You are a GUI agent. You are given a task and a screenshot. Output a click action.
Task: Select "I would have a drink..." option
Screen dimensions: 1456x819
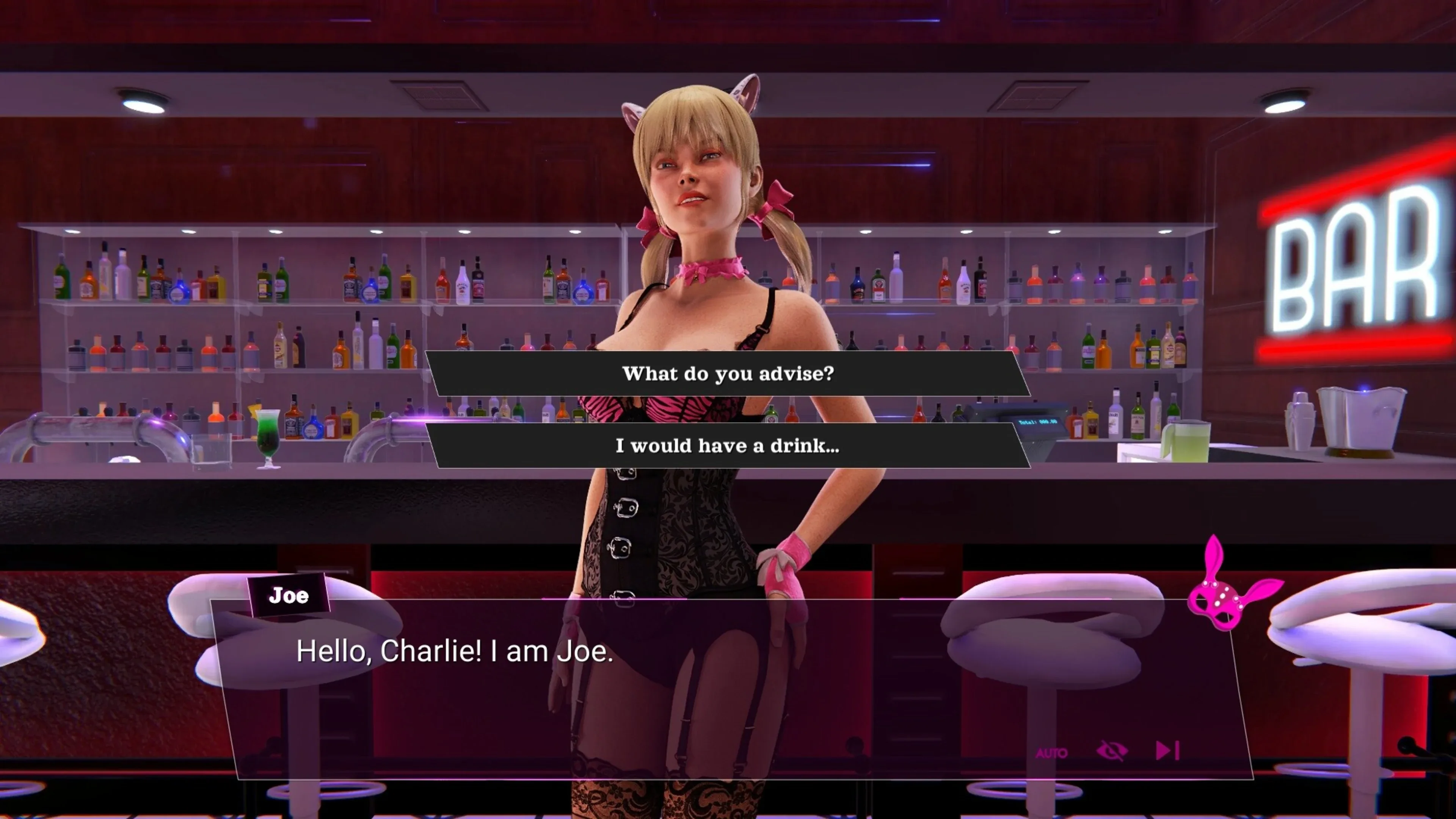pos(728,446)
